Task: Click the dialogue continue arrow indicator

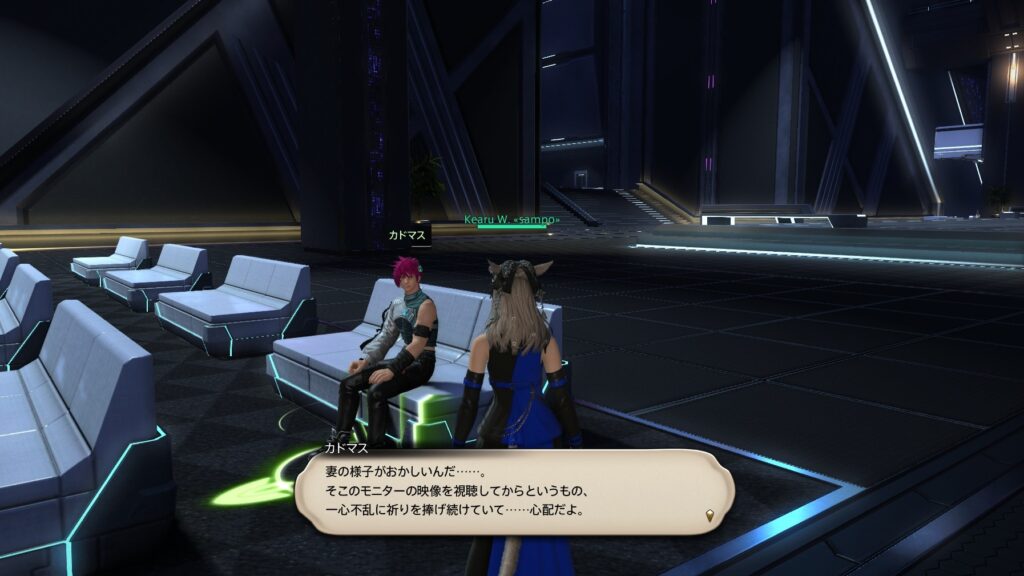Action: pyautogui.click(x=710, y=516)
